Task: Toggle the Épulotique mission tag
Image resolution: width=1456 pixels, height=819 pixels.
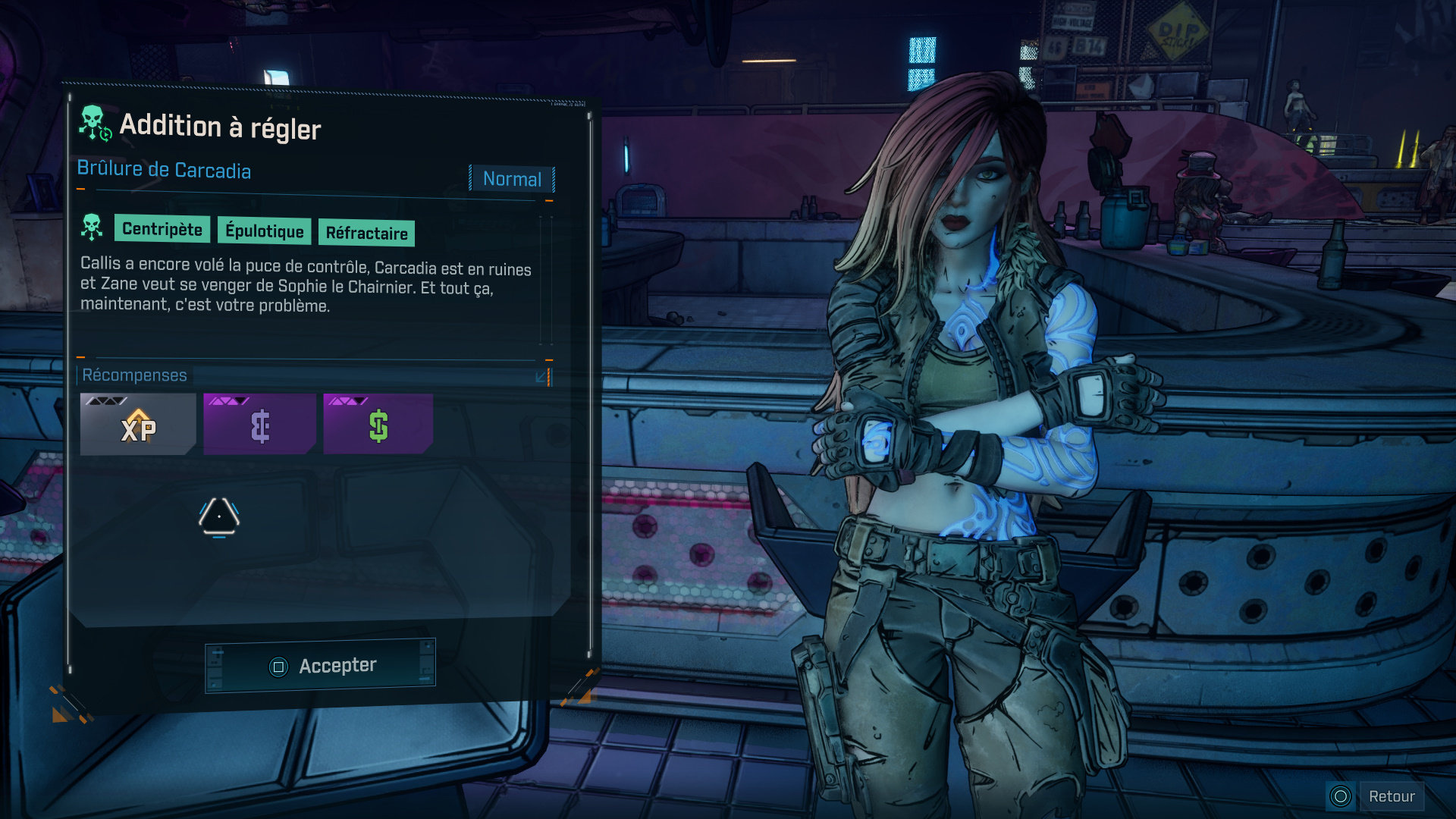Action: [264, 231]
